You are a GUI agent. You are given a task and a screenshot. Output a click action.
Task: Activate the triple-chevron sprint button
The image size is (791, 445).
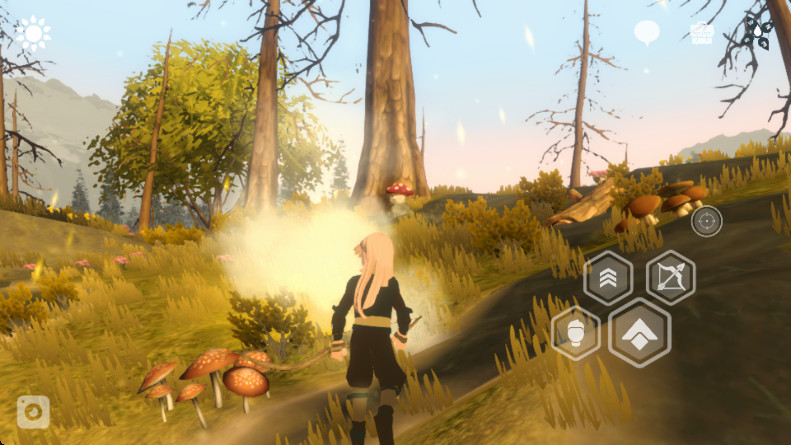coord(607,277)
